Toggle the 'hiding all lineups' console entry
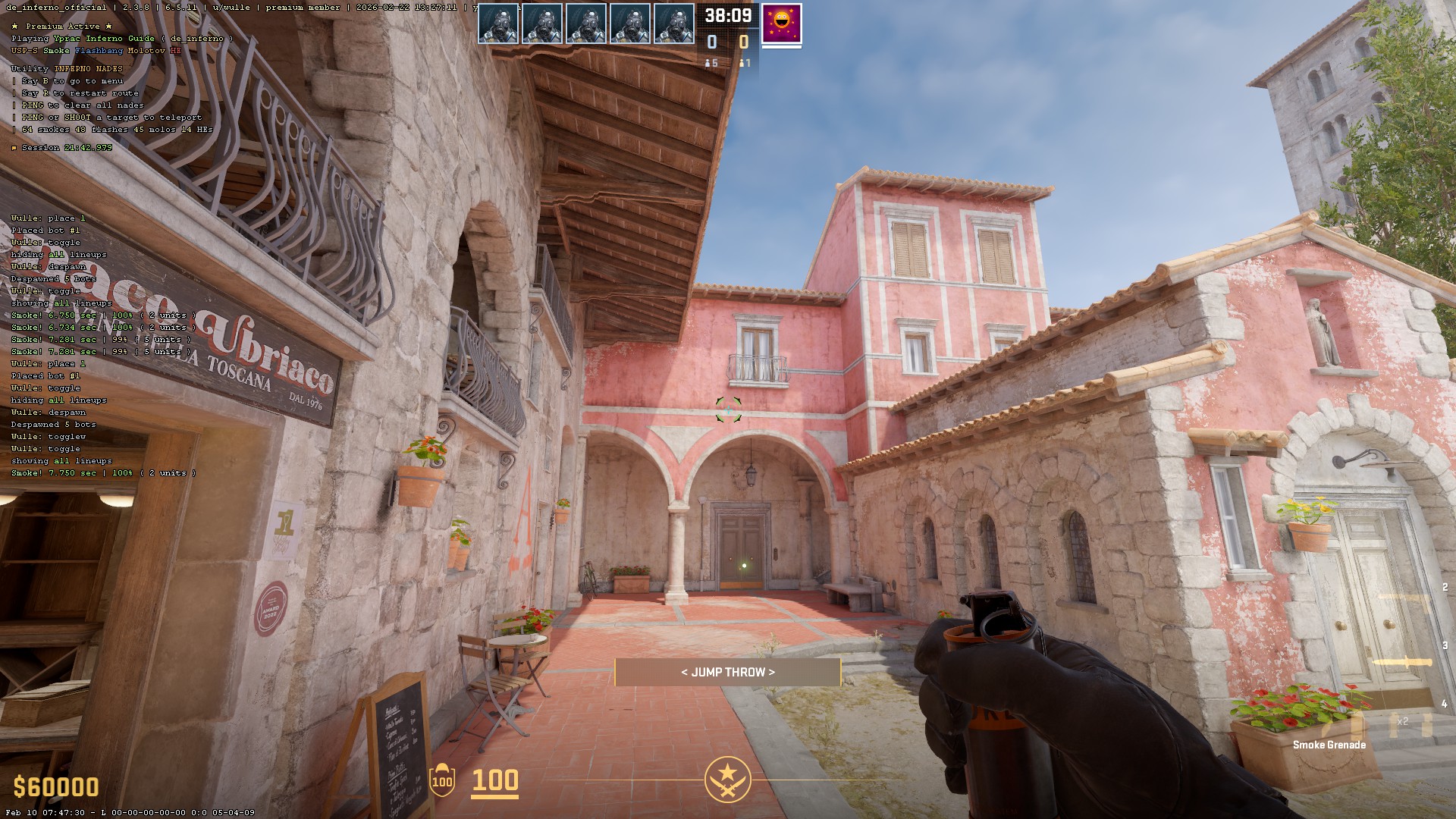 pos(58,400)
